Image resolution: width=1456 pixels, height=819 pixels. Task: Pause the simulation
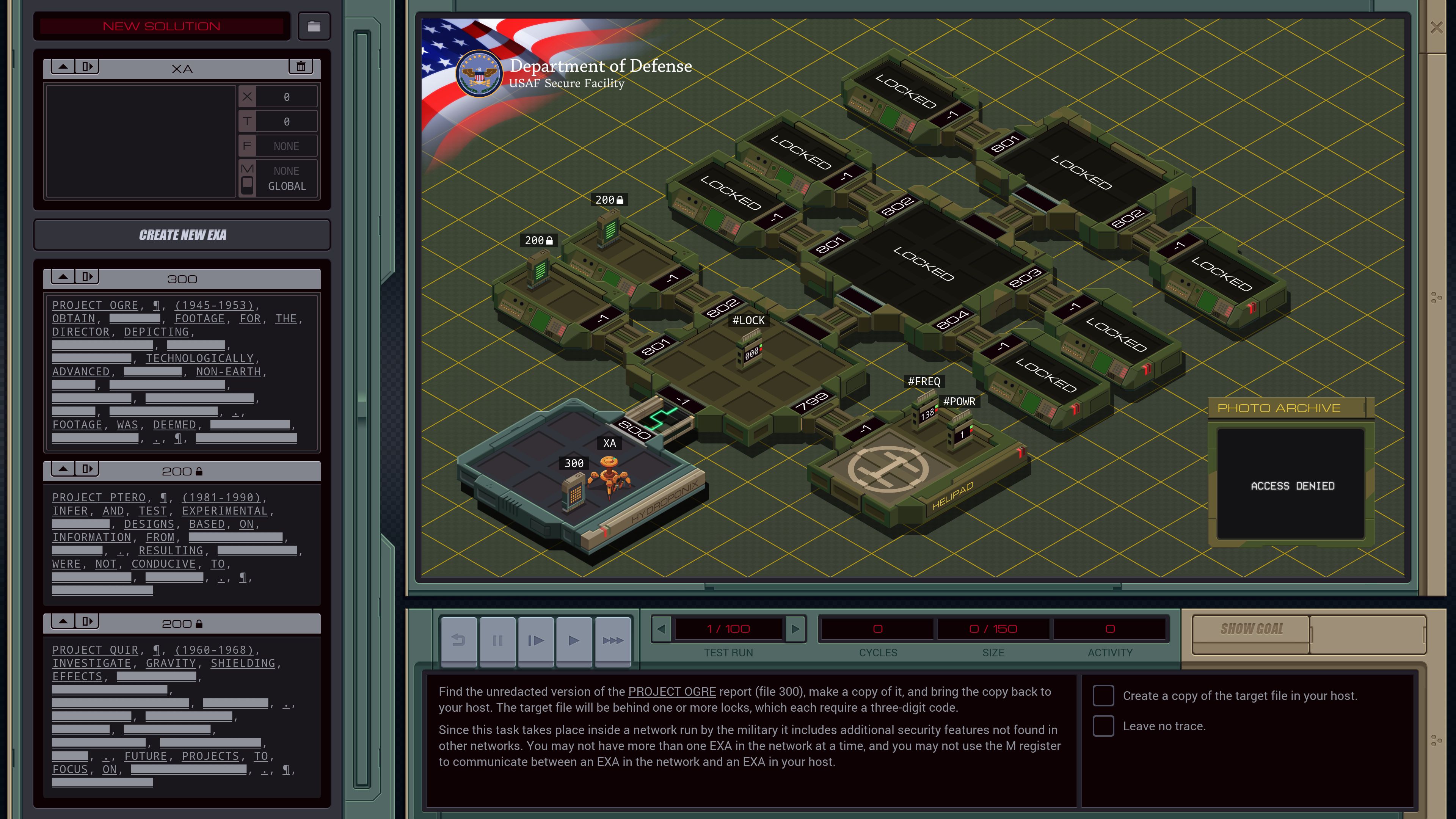coord(497,640)
